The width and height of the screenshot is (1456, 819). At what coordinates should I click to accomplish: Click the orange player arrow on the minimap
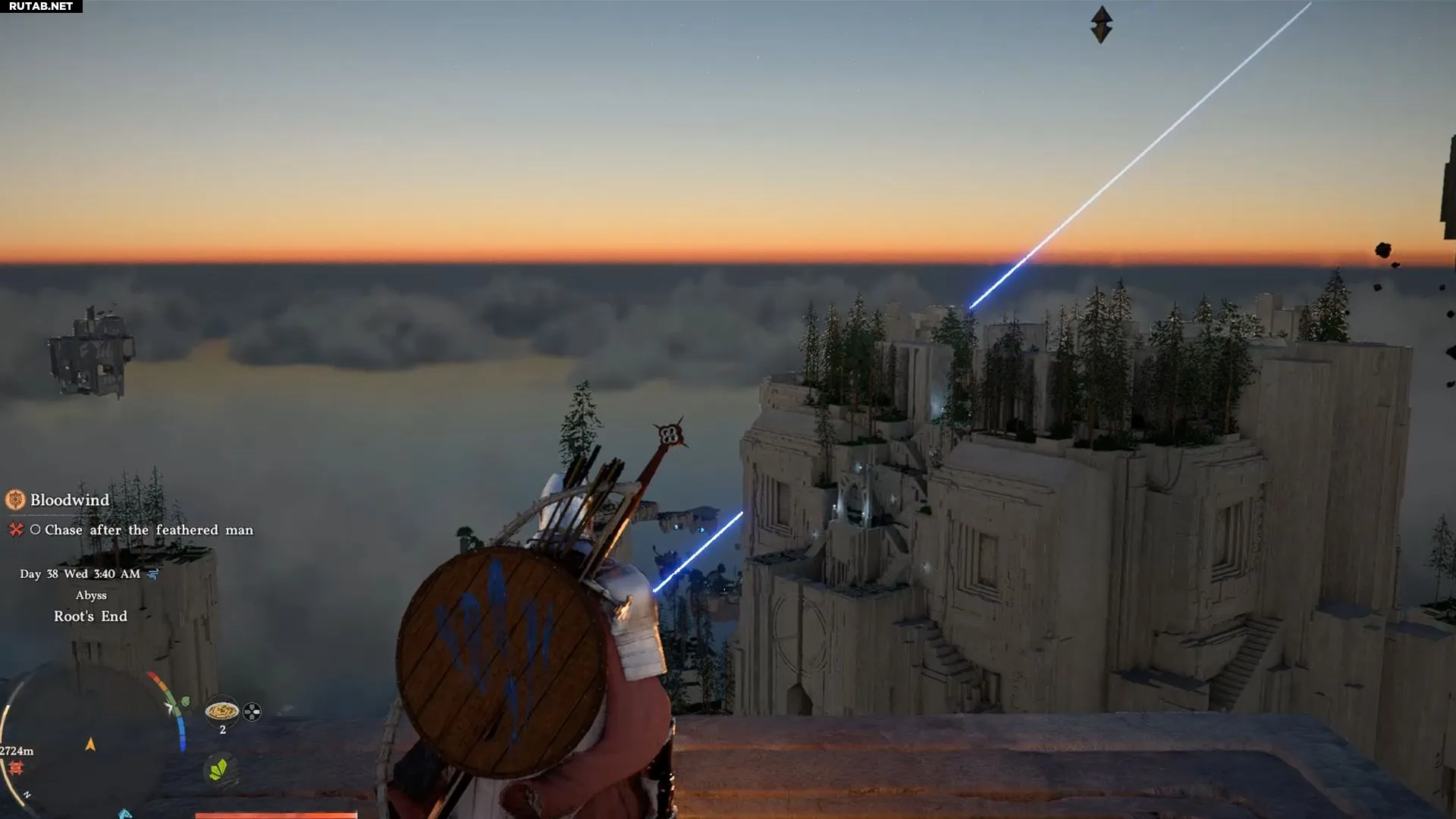click(90, 745)
